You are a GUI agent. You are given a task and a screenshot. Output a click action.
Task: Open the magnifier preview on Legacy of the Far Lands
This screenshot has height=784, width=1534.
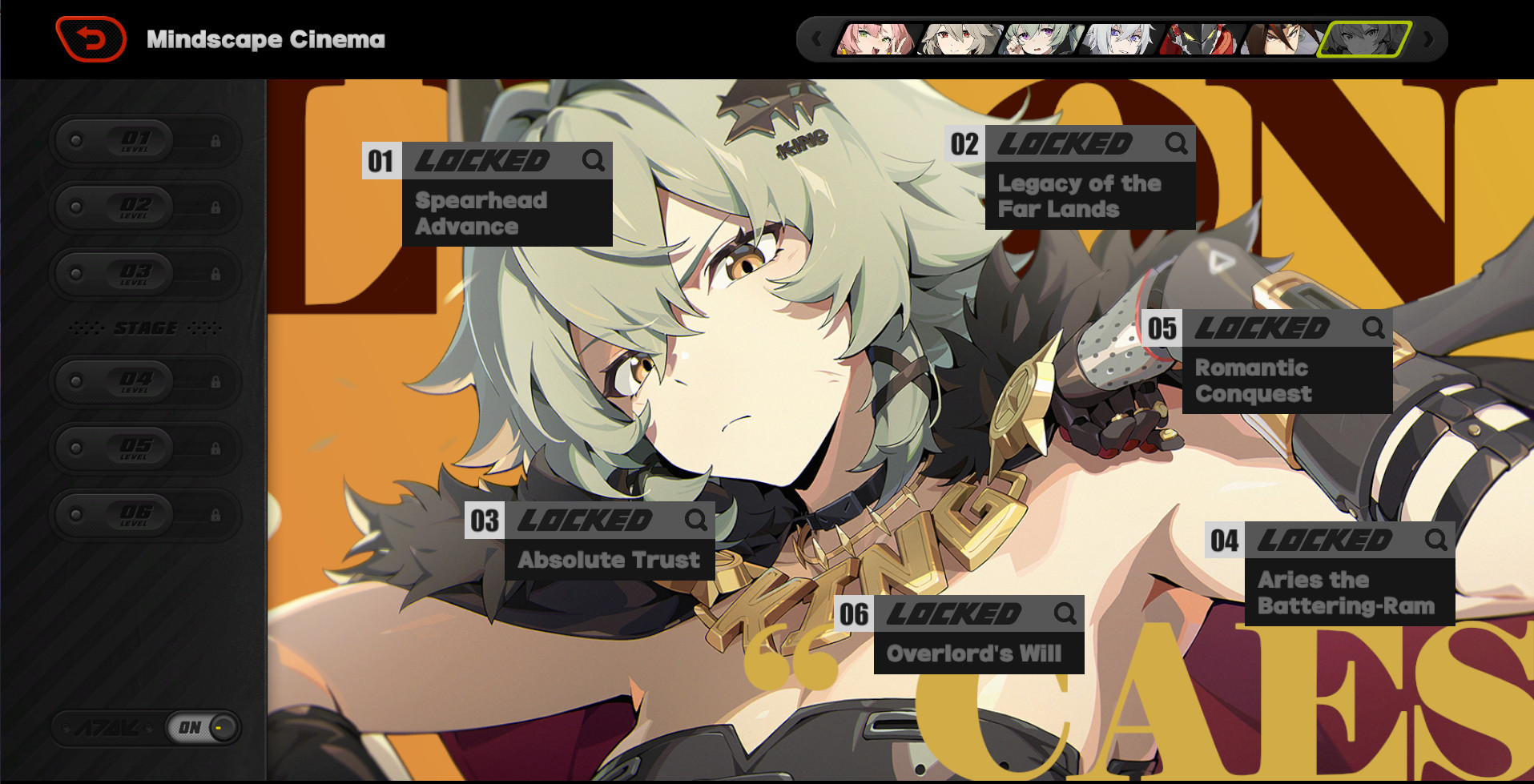1178,144
